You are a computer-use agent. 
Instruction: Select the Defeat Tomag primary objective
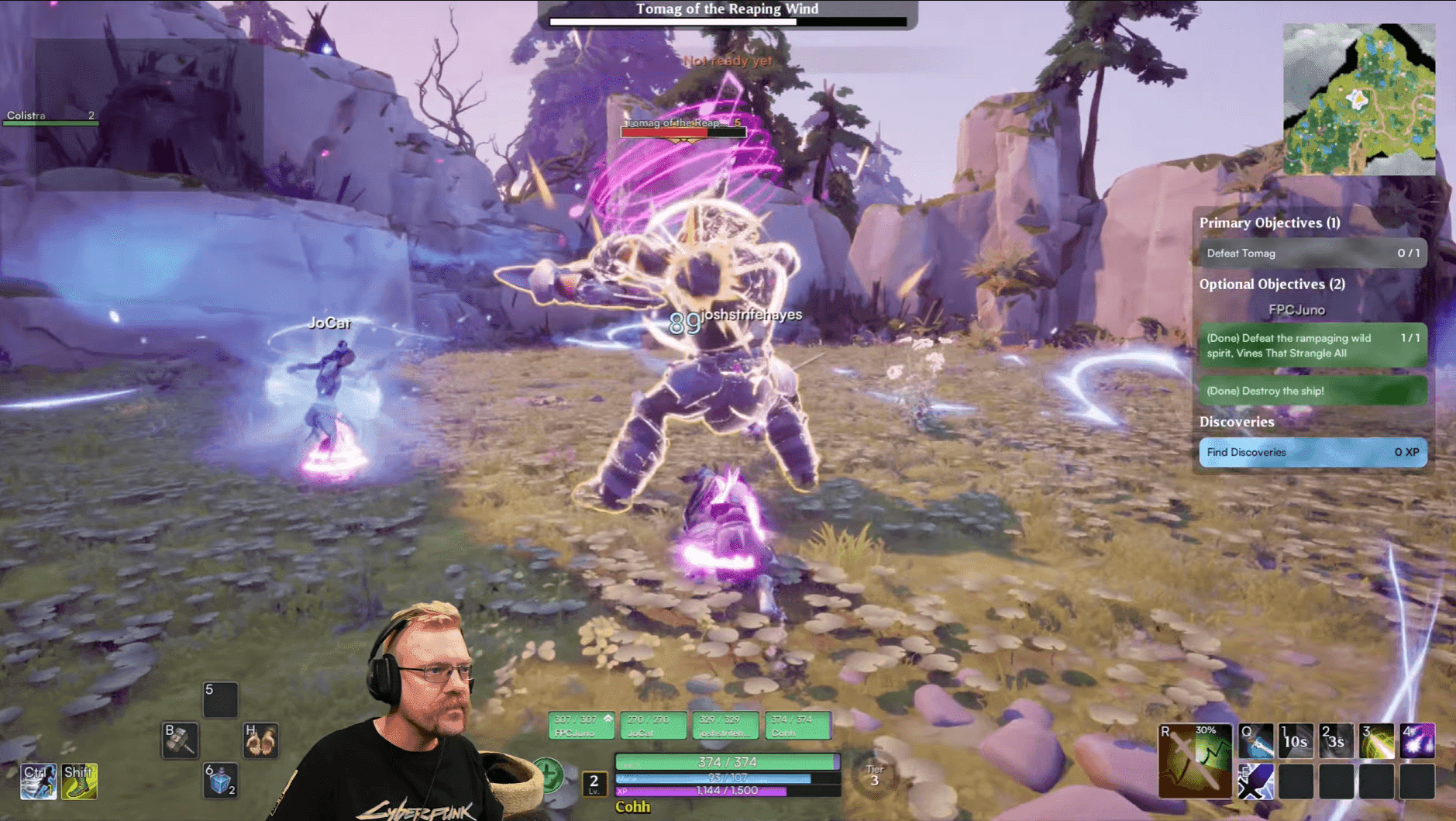click(1312, 254)
